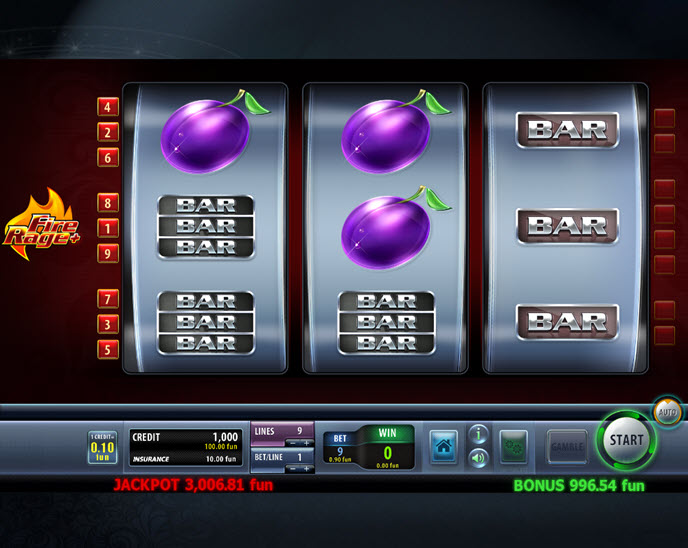Change the 0.10 fun credit denomination

[x=103, y=447]
